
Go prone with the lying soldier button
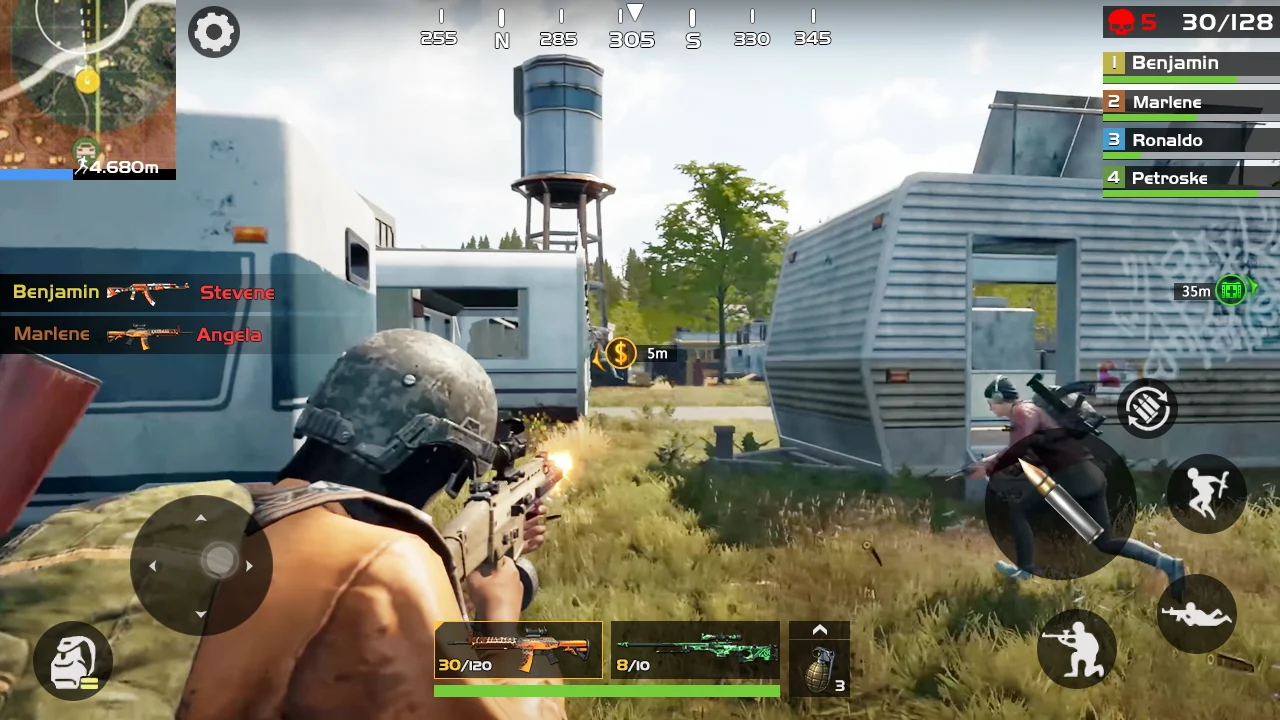1197,614
